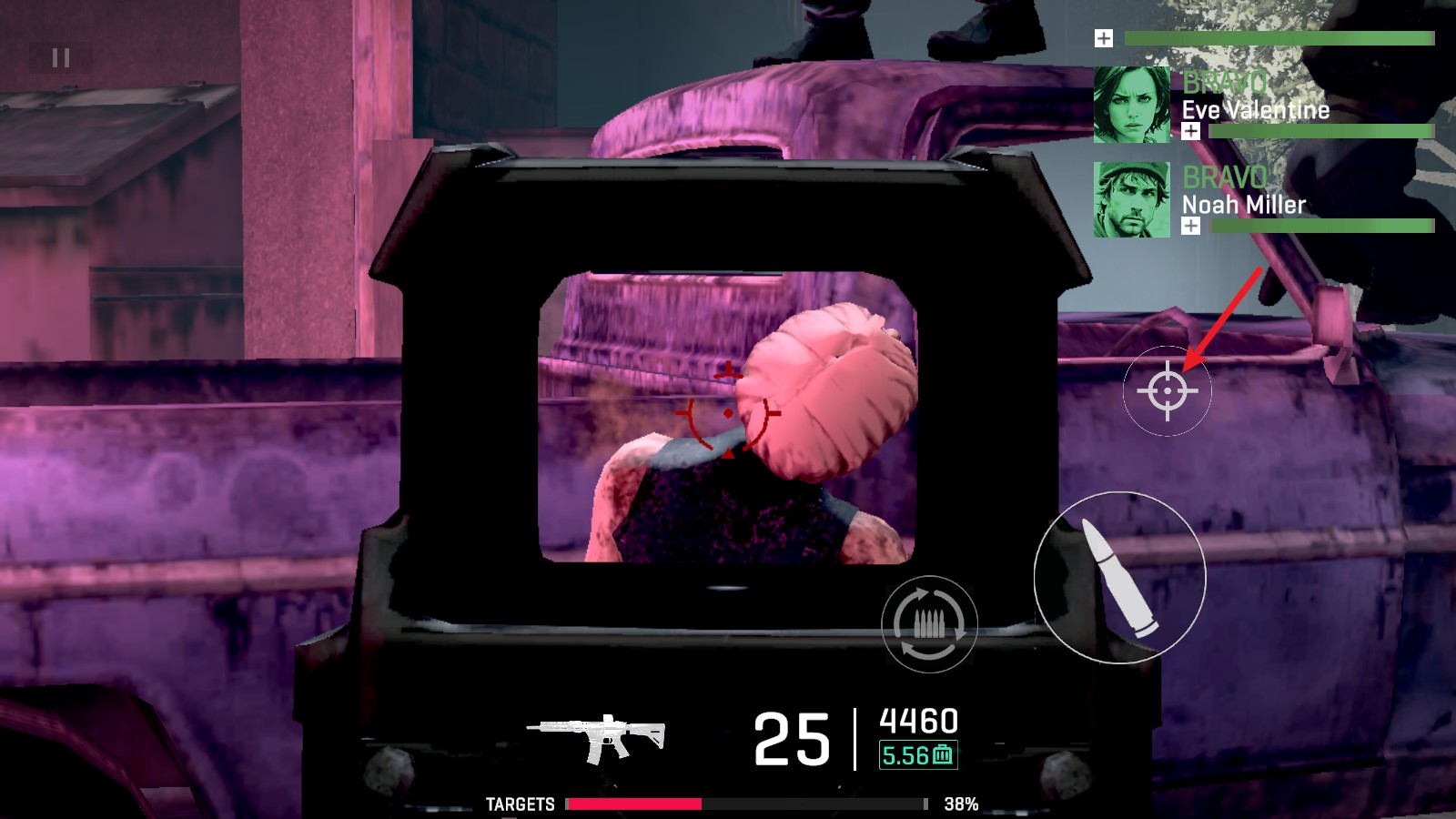This screenshot has height=819, width=1456.
Task: Select Noah Miller's squad portrait
Action: 1132,200
